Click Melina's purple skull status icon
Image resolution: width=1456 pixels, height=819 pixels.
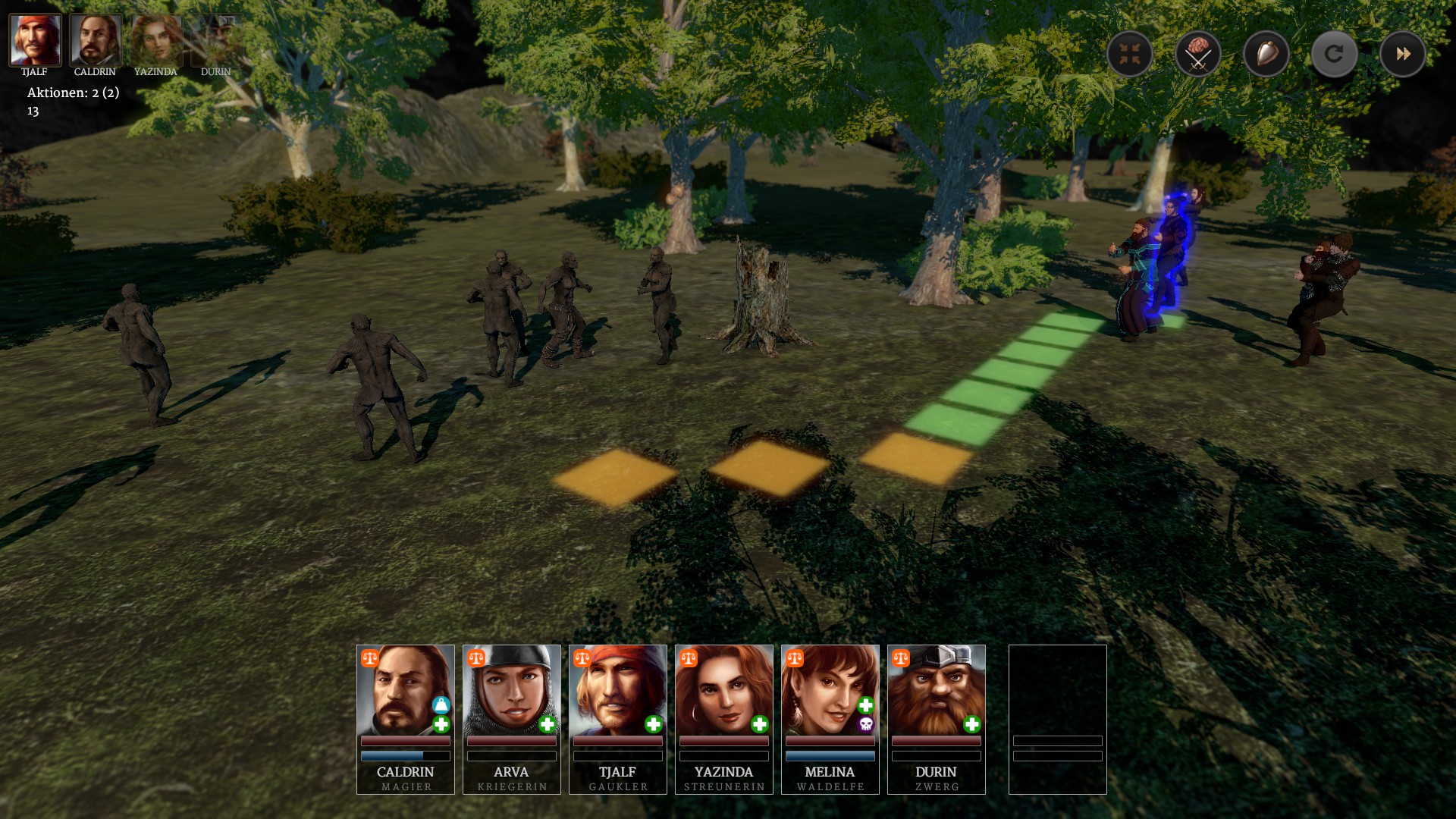point(865,725)
